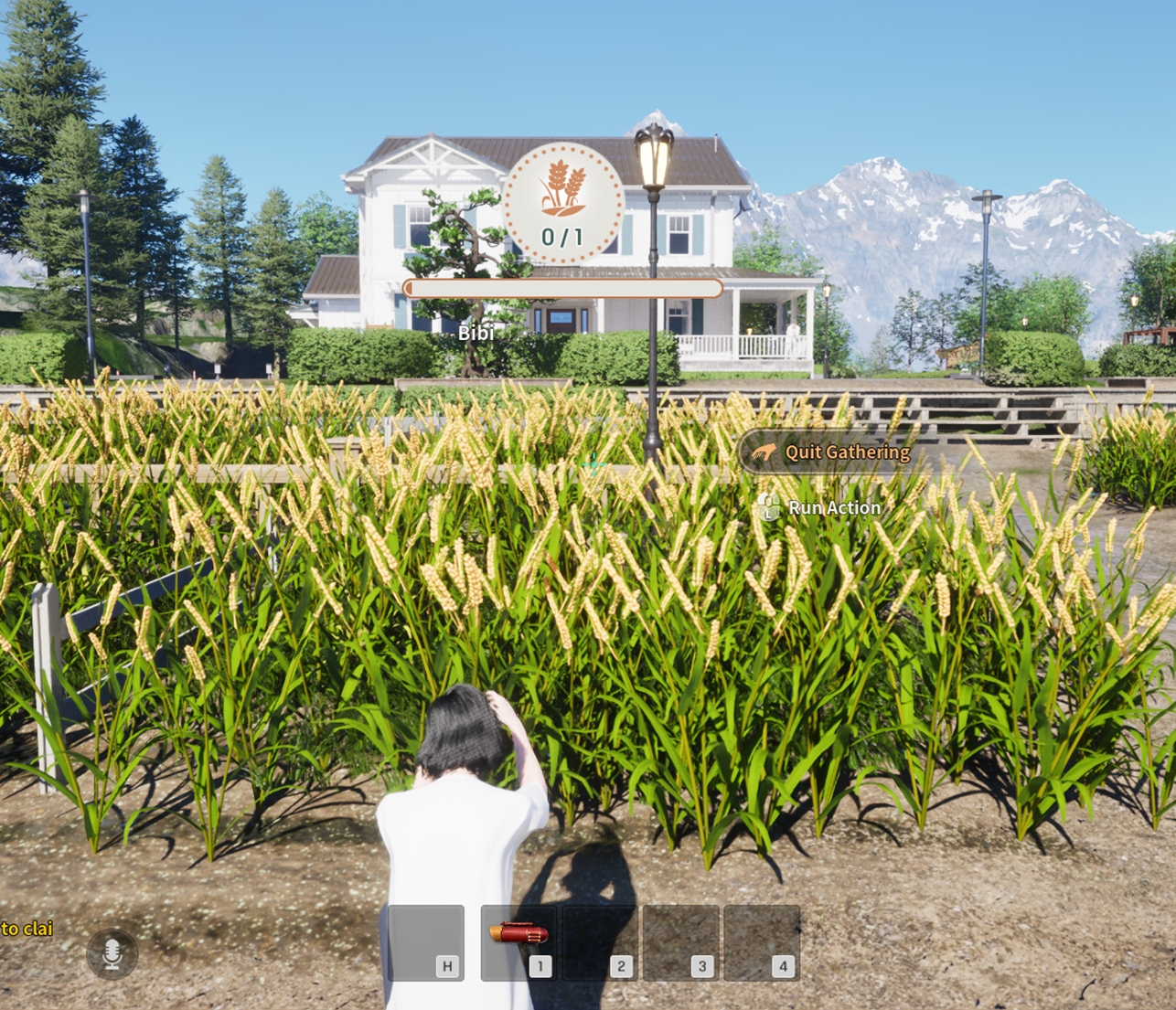
Task: Select the red item in hotbar slot 1
Action: pos(519,935)
